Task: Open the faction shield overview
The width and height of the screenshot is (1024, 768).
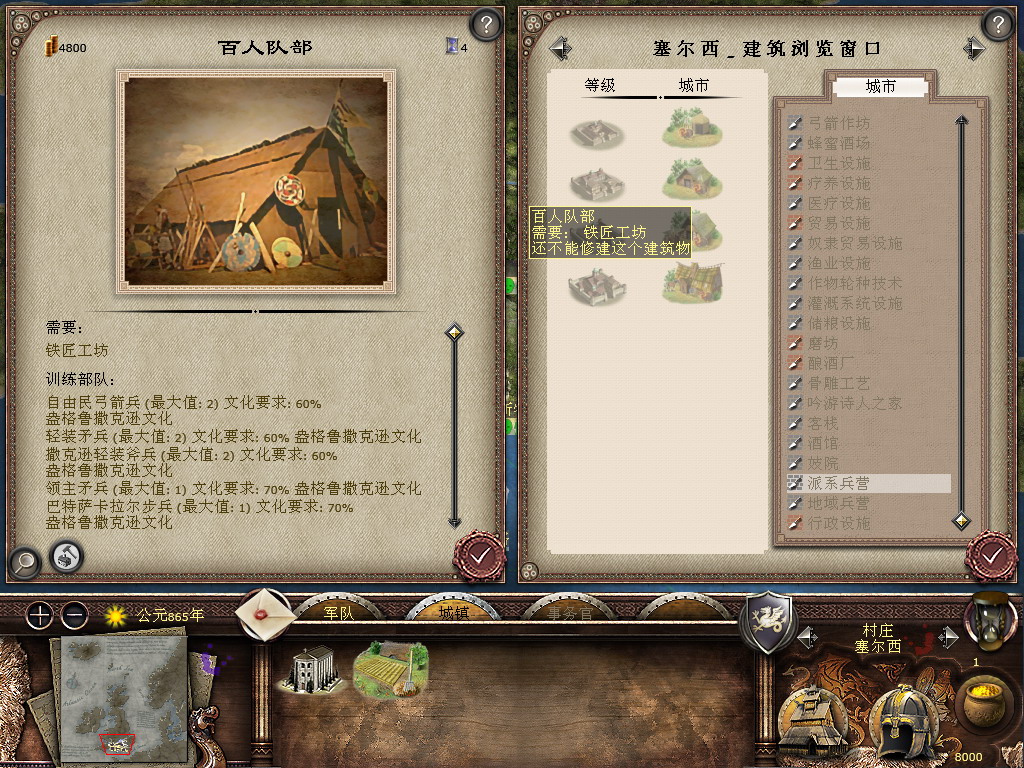Action: click(766, 622)
